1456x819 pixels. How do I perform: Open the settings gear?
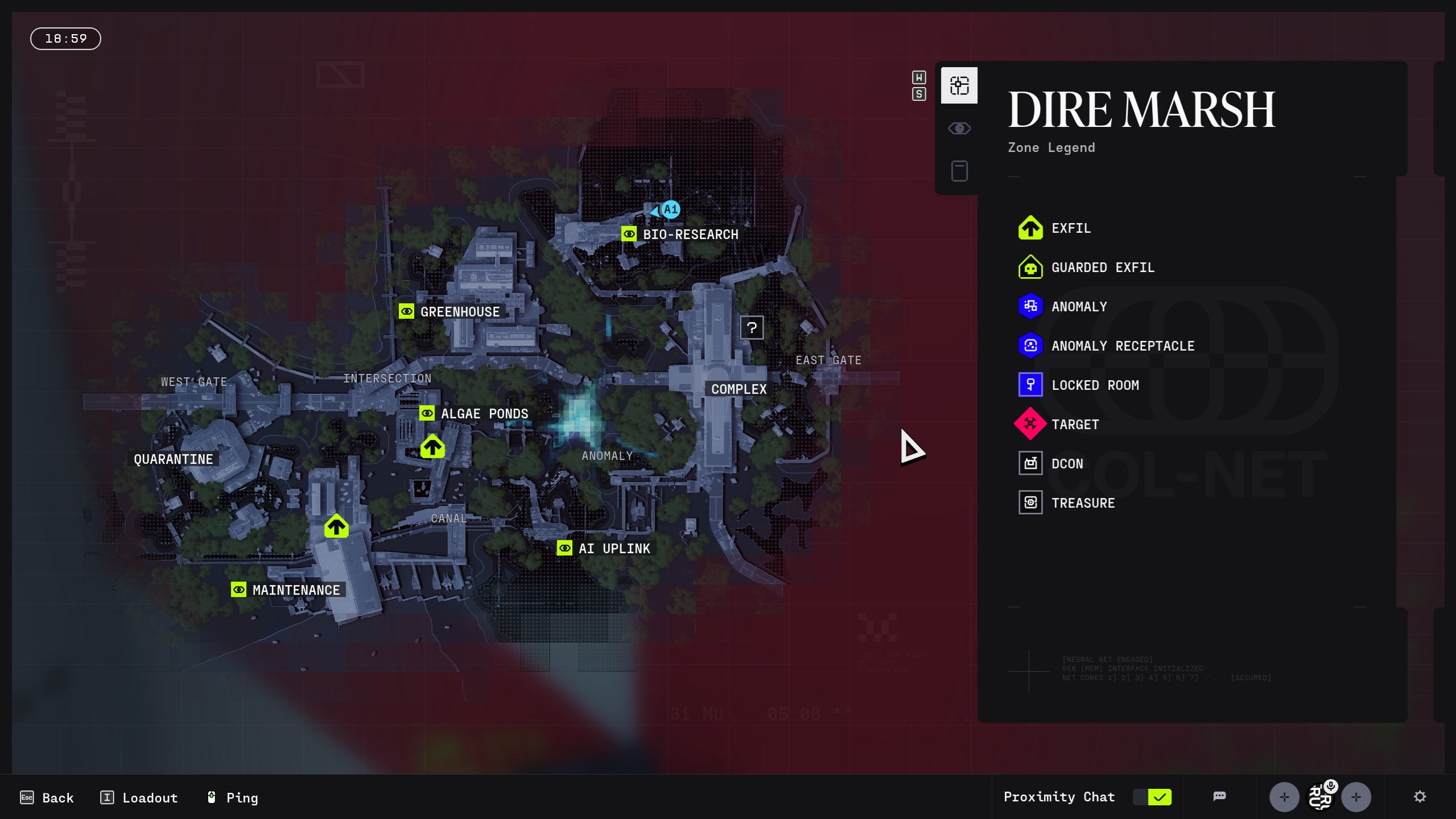click(x=1420, y=797)
